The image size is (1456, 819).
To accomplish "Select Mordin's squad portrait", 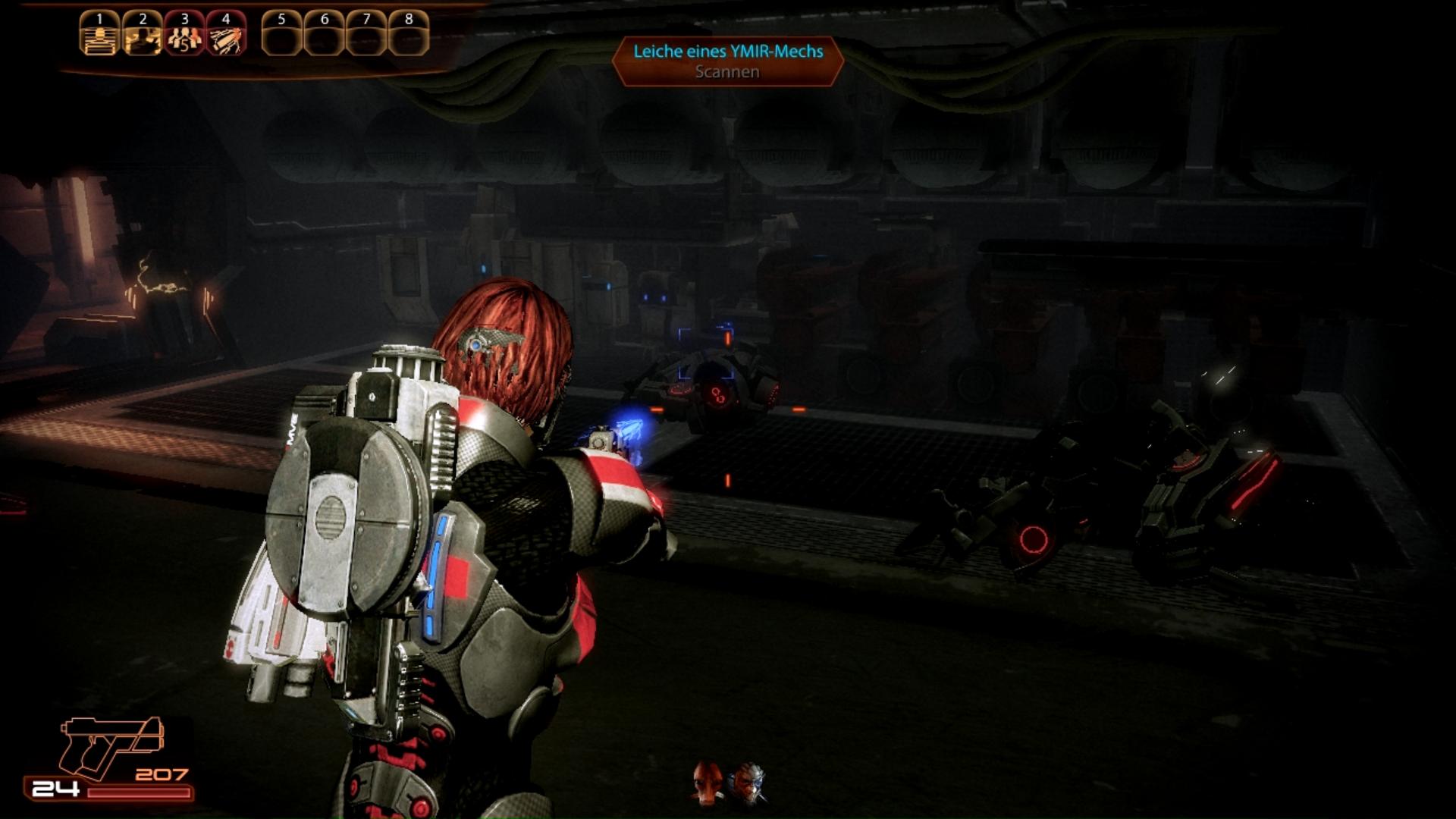I will 708,782.
